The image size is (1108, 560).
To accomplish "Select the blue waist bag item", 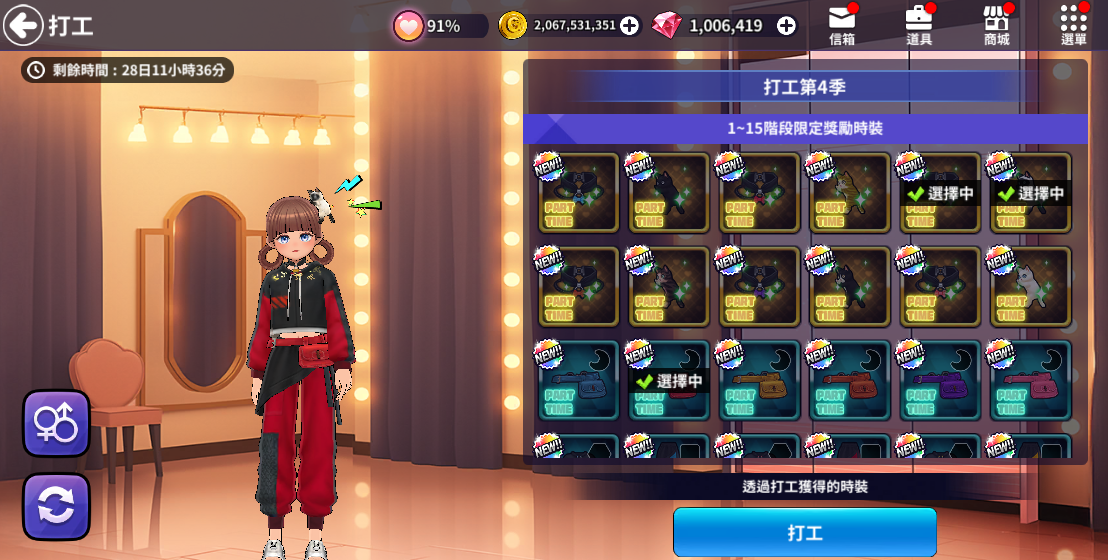I will pos(579,381).
